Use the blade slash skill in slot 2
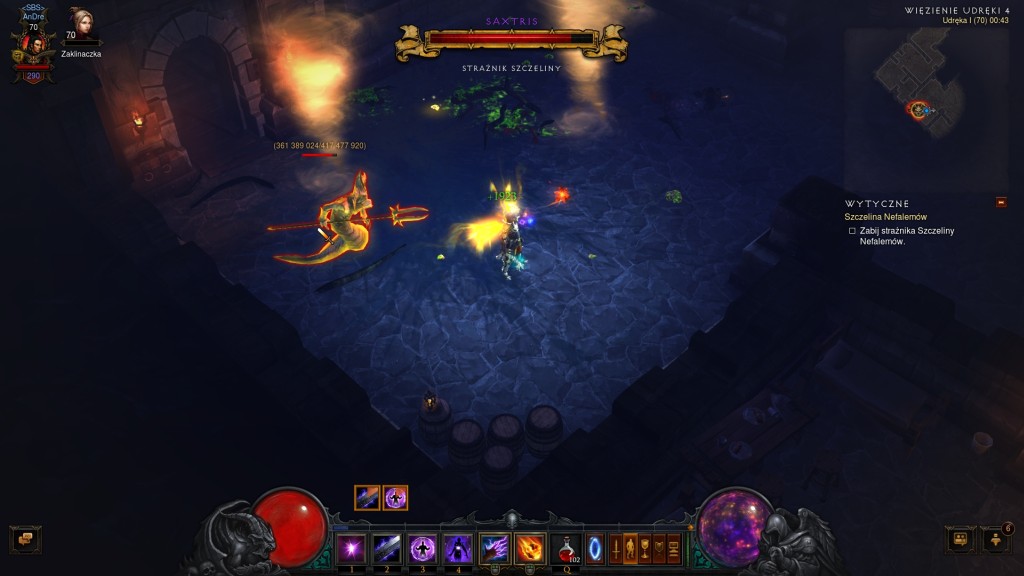The image size is (1024, 576). coord(386,548)
